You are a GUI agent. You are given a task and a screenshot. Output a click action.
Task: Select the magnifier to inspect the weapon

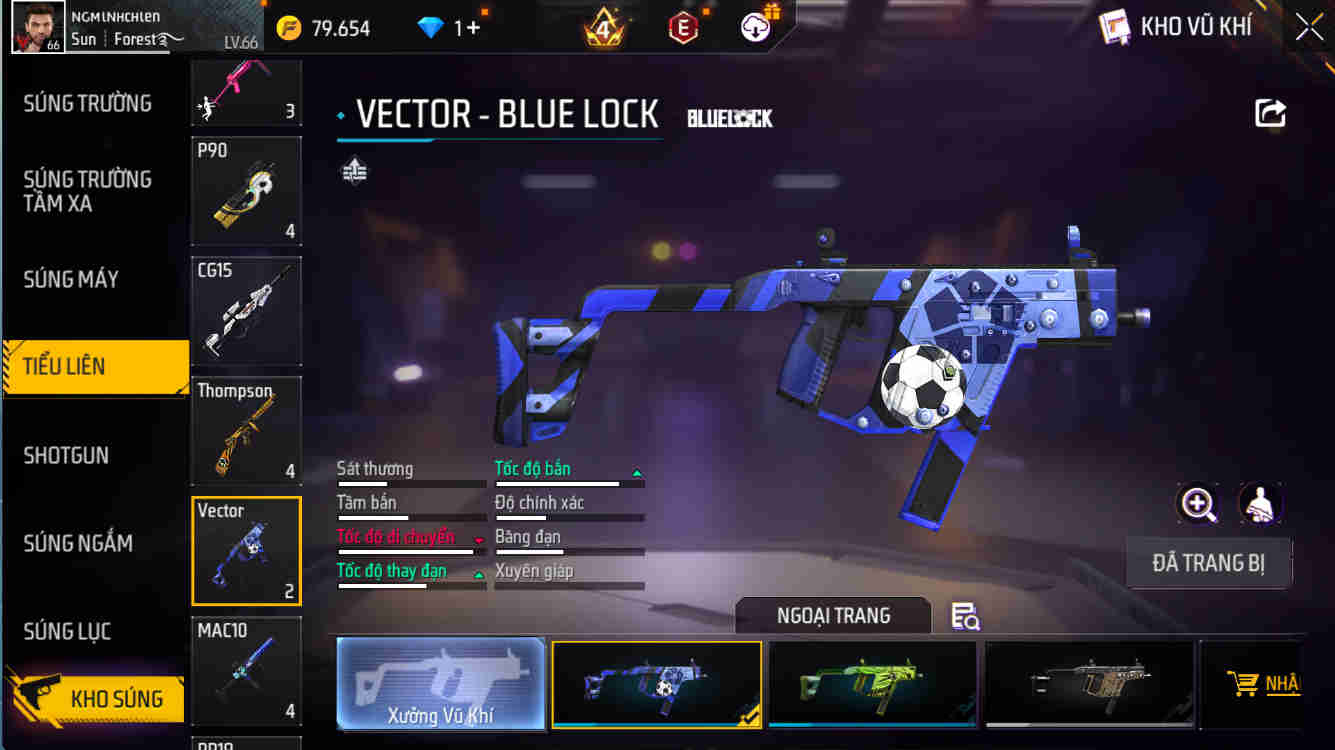tap(1199, 505)
